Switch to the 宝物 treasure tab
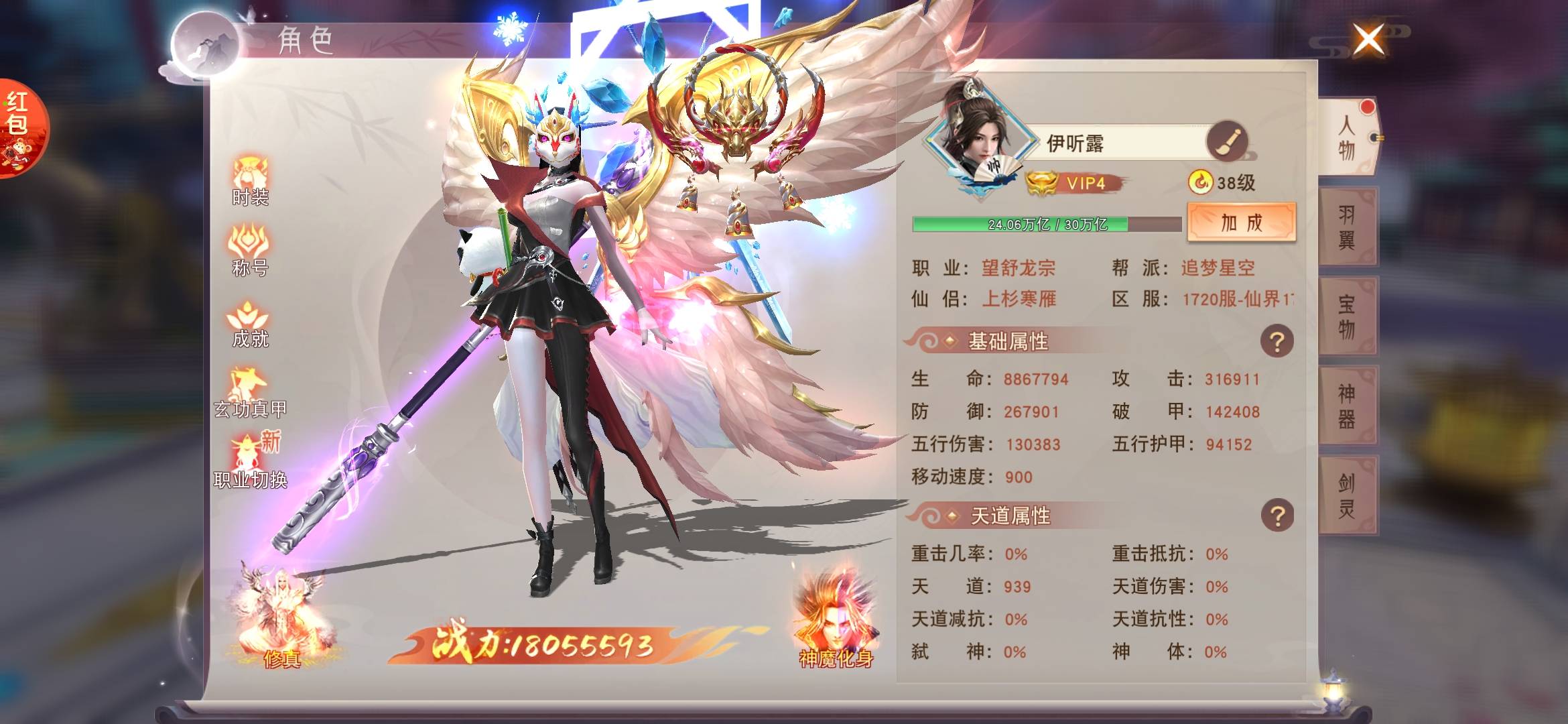The height and width of the screenshot is (724, 1568). (x=1347, y=316)
